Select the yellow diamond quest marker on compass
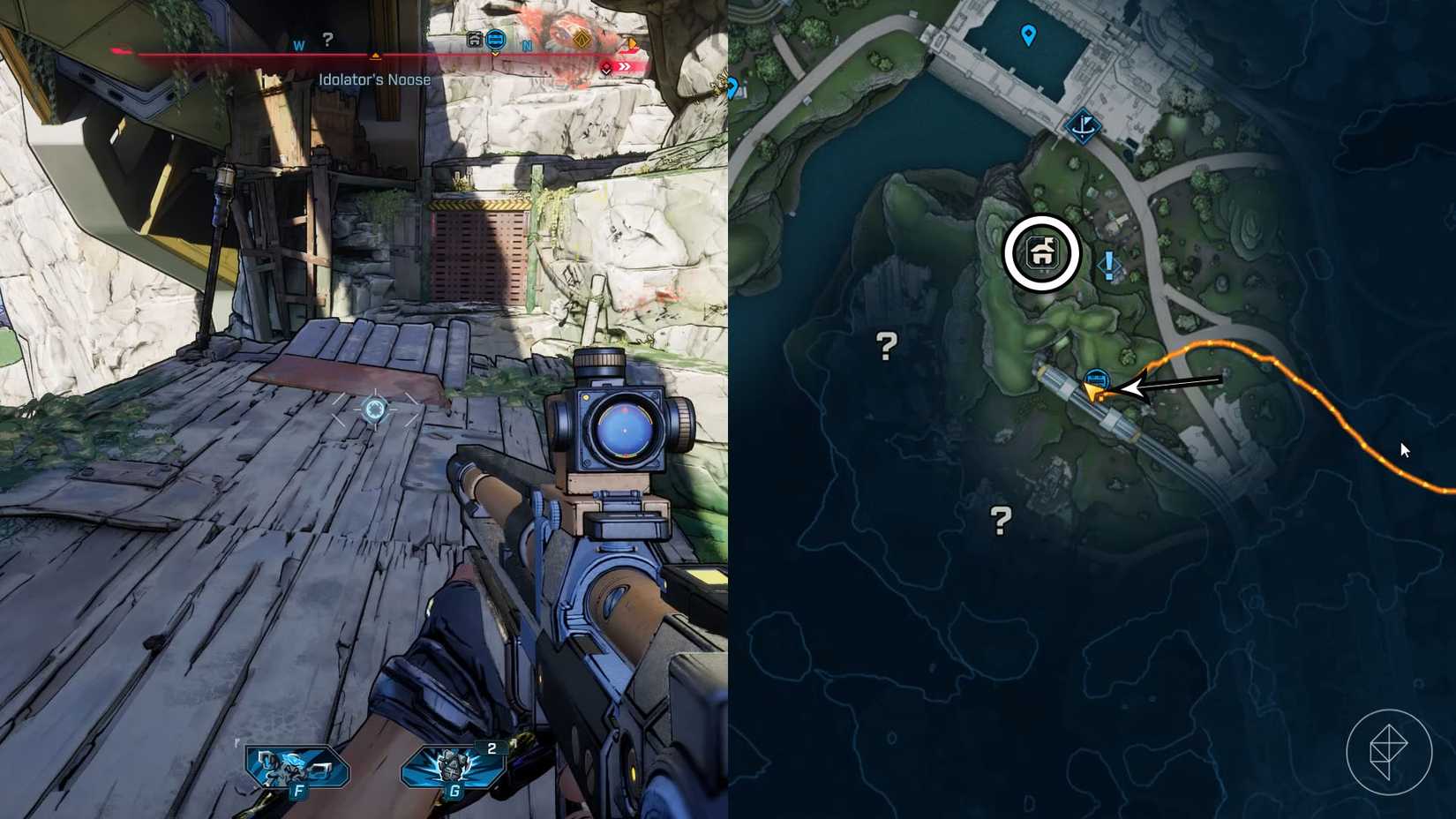The height and width of the screenshot is (819, 1456). coord(582,40)
